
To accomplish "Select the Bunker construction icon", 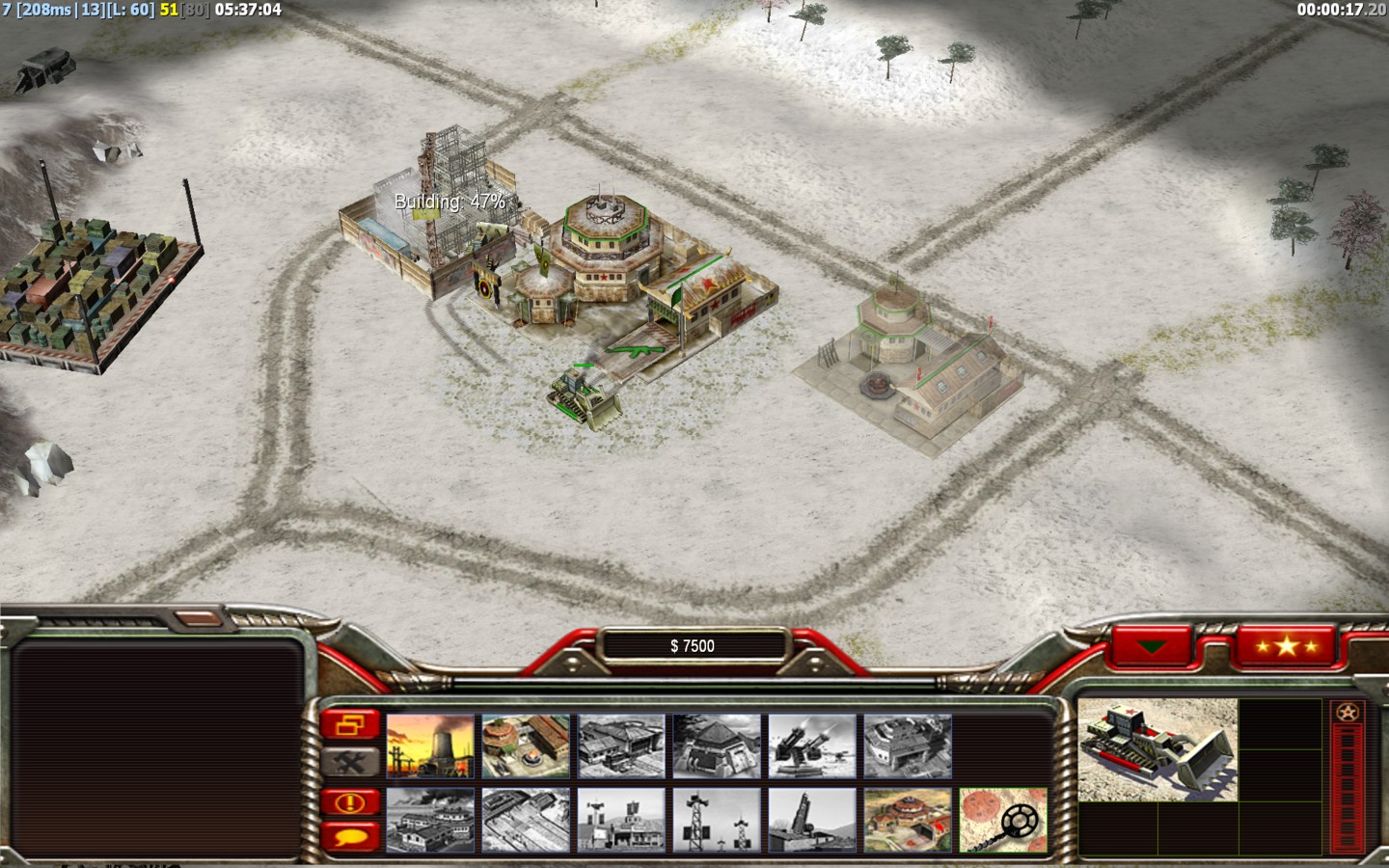I will click(717, 746).
